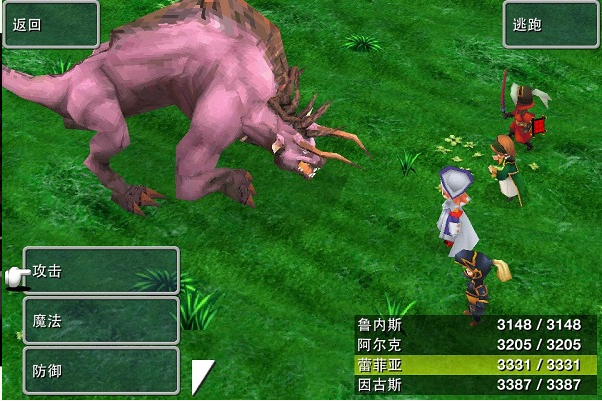Screen dimensions: 602x401
Task: Select party member 鲁内斯 in the status list
Action: click(x=477, y=324)
